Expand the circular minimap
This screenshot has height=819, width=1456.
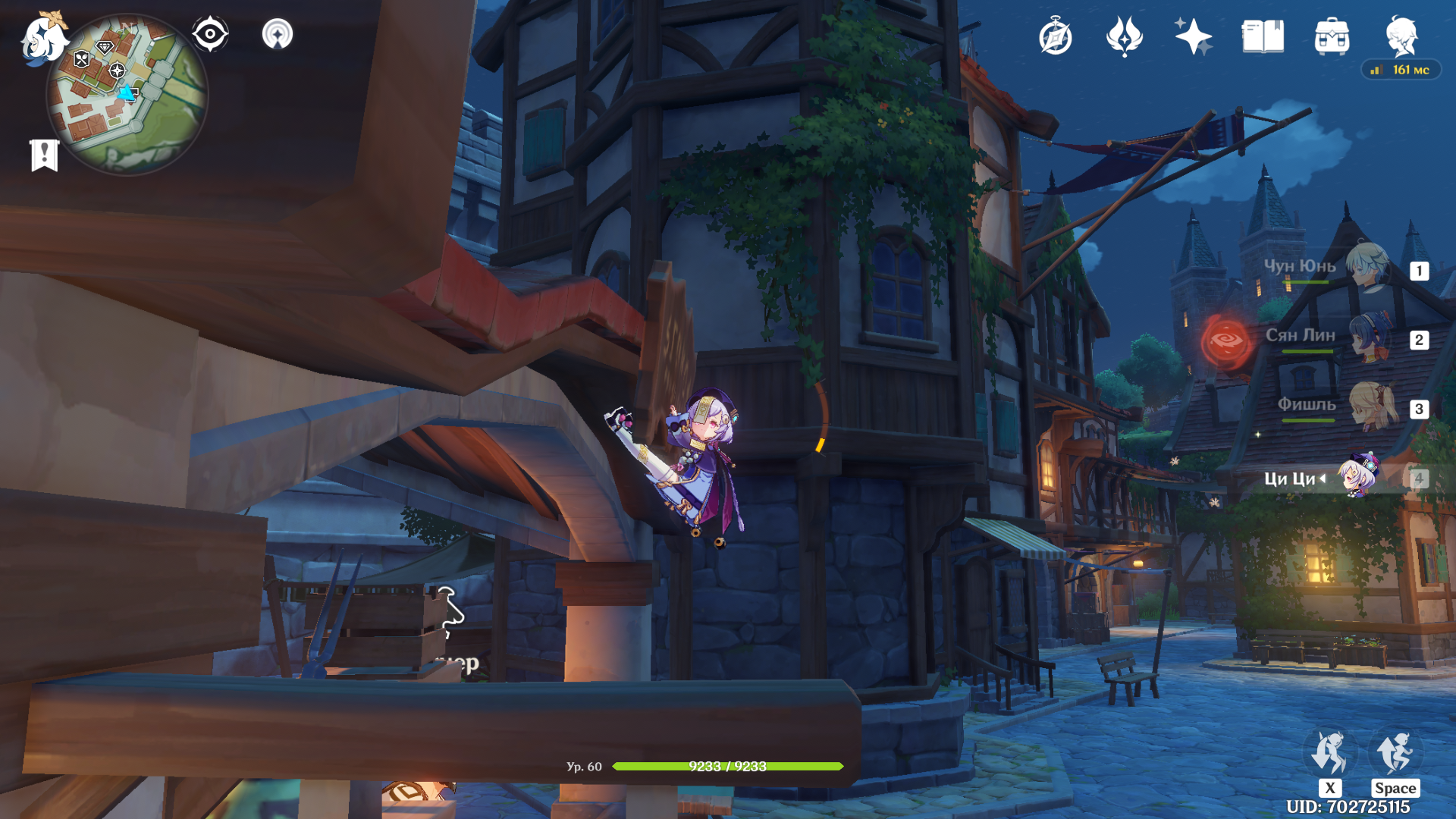pyautogui.click(x=127, y=95)
